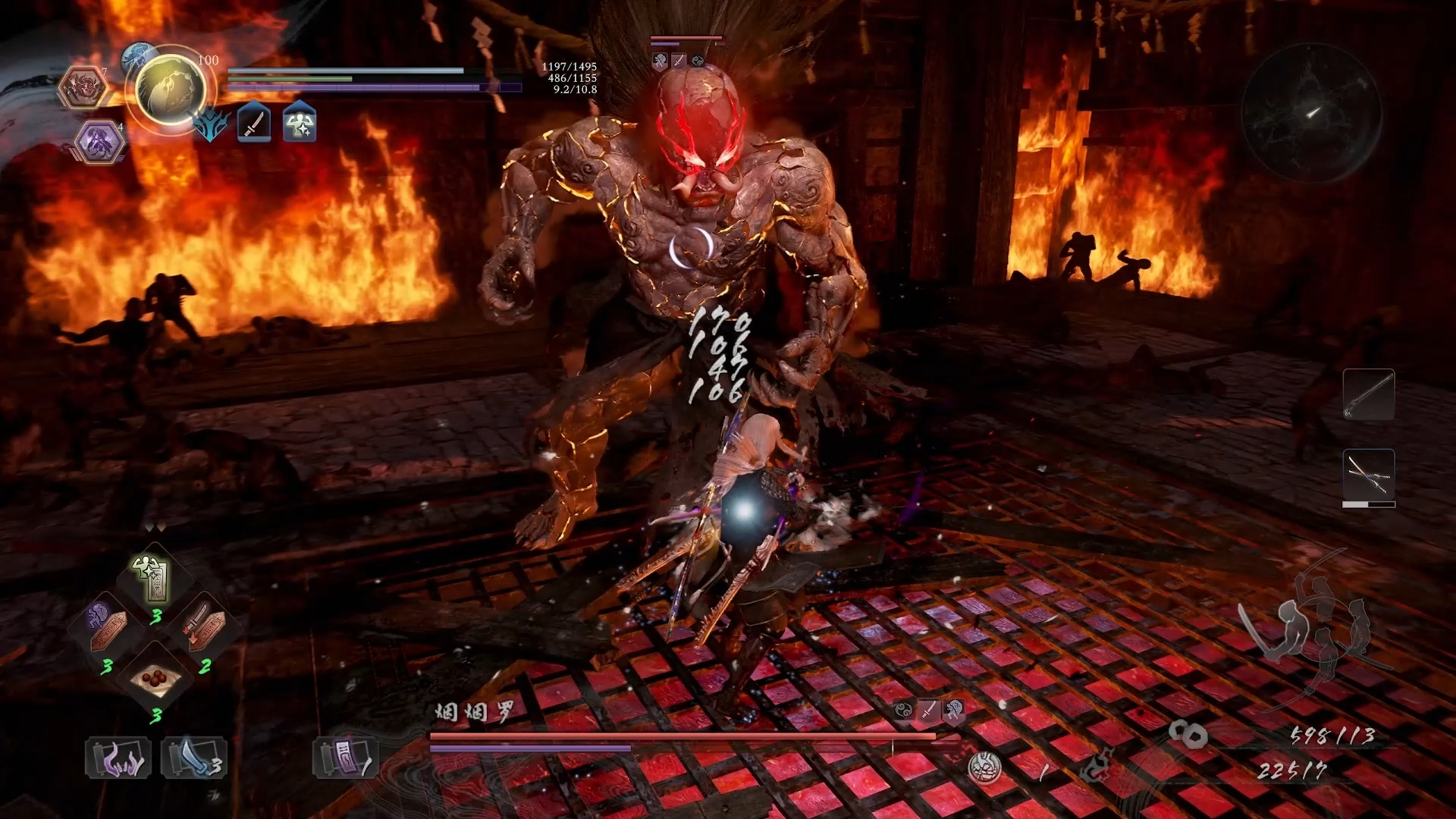The height and width of the screenshot is (819, 1456).
Task: Cast the blue blade scroll skill
Action: [x=193, y=758]
